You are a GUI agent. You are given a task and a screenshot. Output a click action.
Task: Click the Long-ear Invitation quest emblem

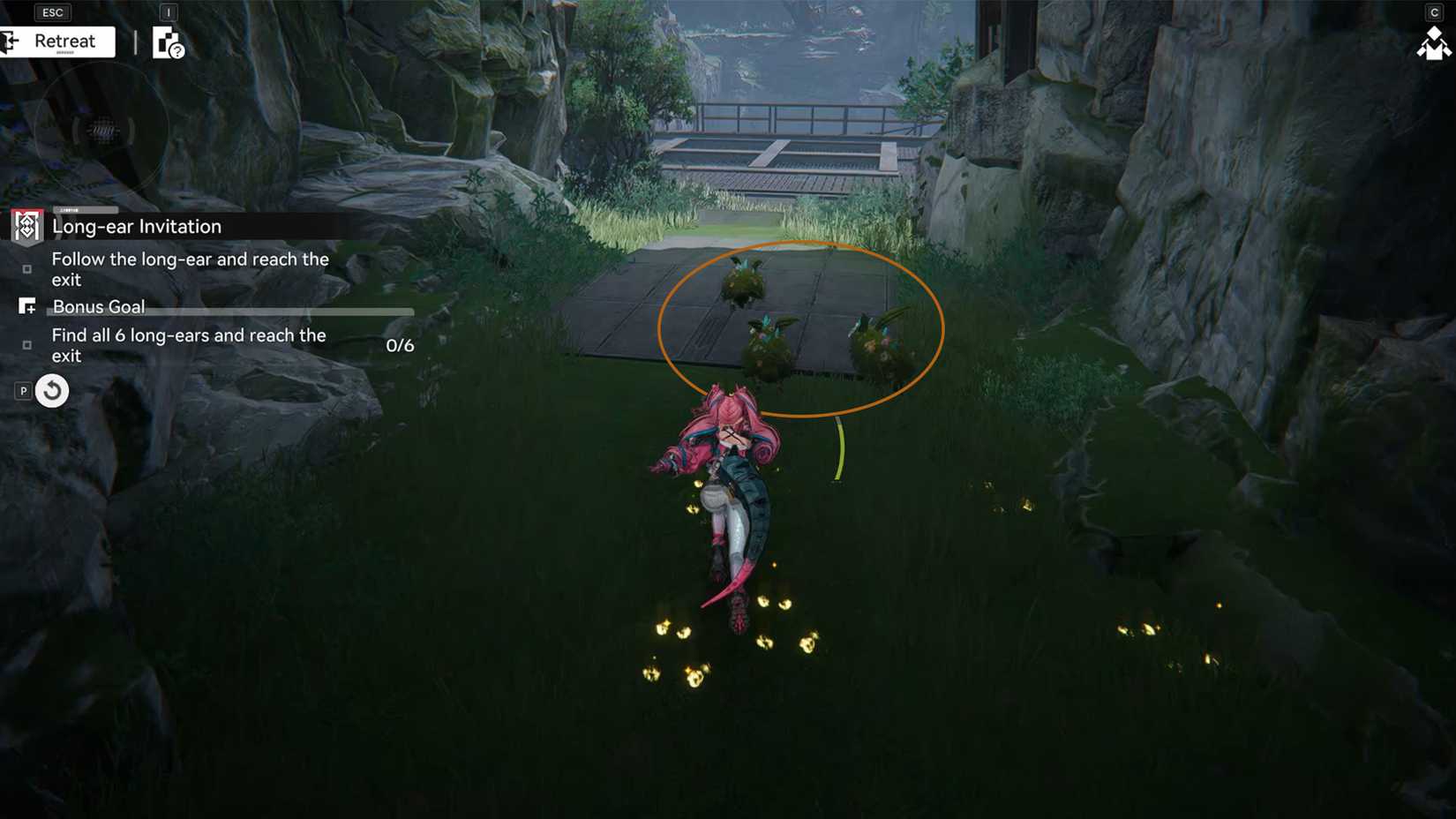(x=26, y=226)
